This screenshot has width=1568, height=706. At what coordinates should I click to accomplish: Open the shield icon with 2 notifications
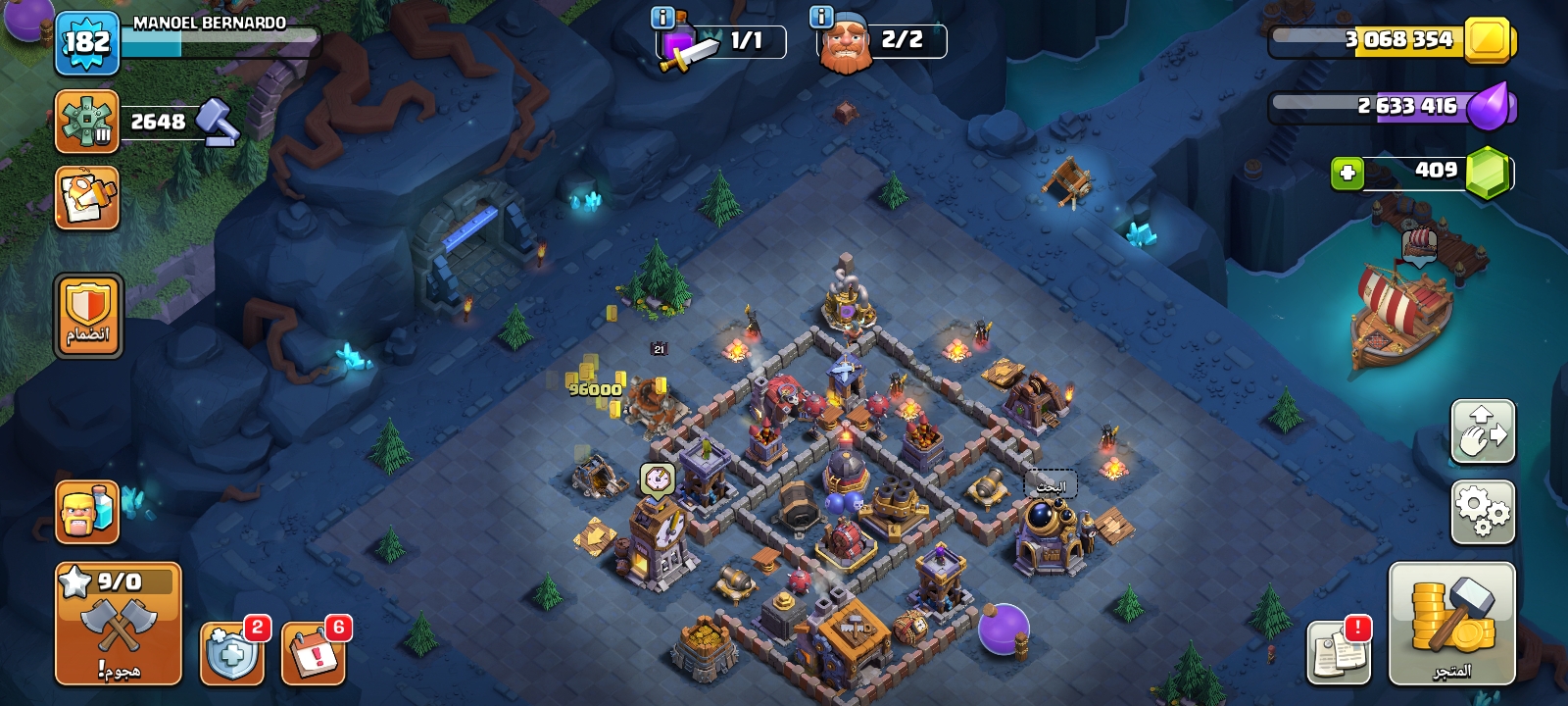232,652
